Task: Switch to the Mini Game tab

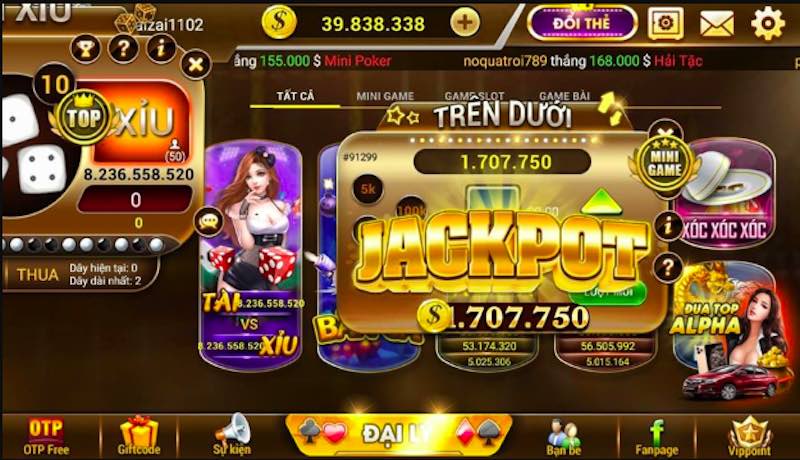Action: click(x=385, y=97)
